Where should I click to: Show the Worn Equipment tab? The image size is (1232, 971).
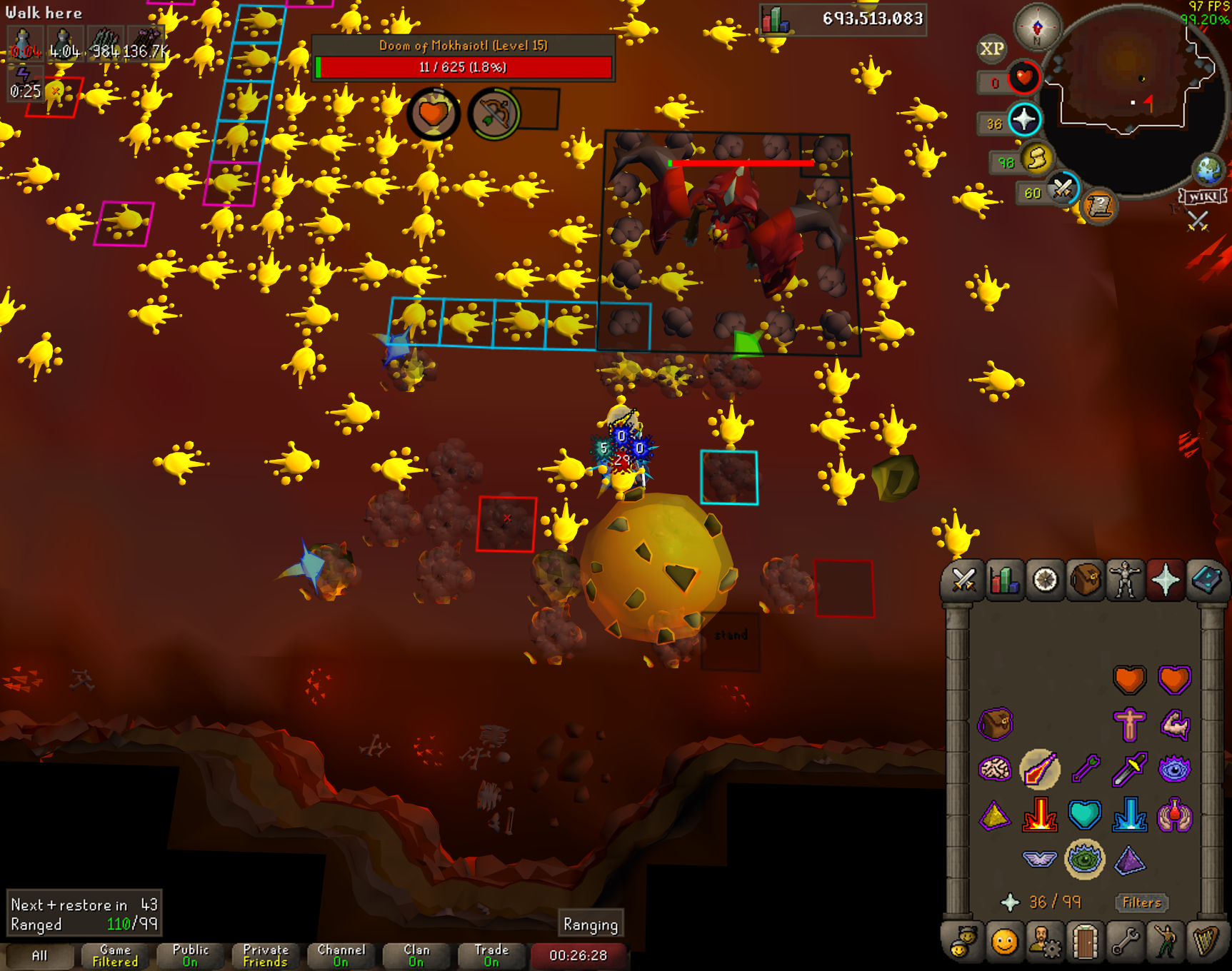(x=1126, y=580)
